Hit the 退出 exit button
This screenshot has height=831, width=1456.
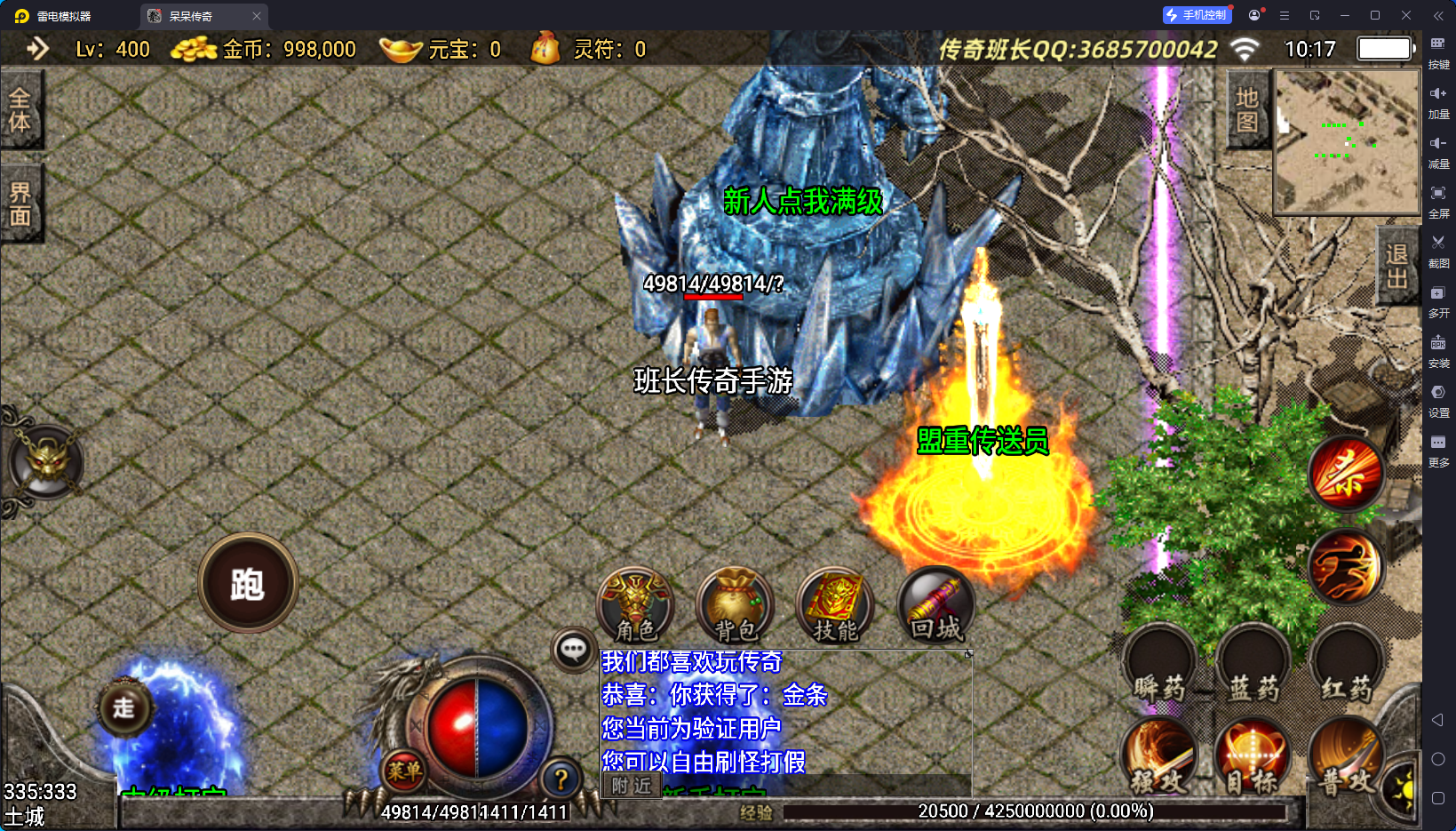(x=1396, y=266)
